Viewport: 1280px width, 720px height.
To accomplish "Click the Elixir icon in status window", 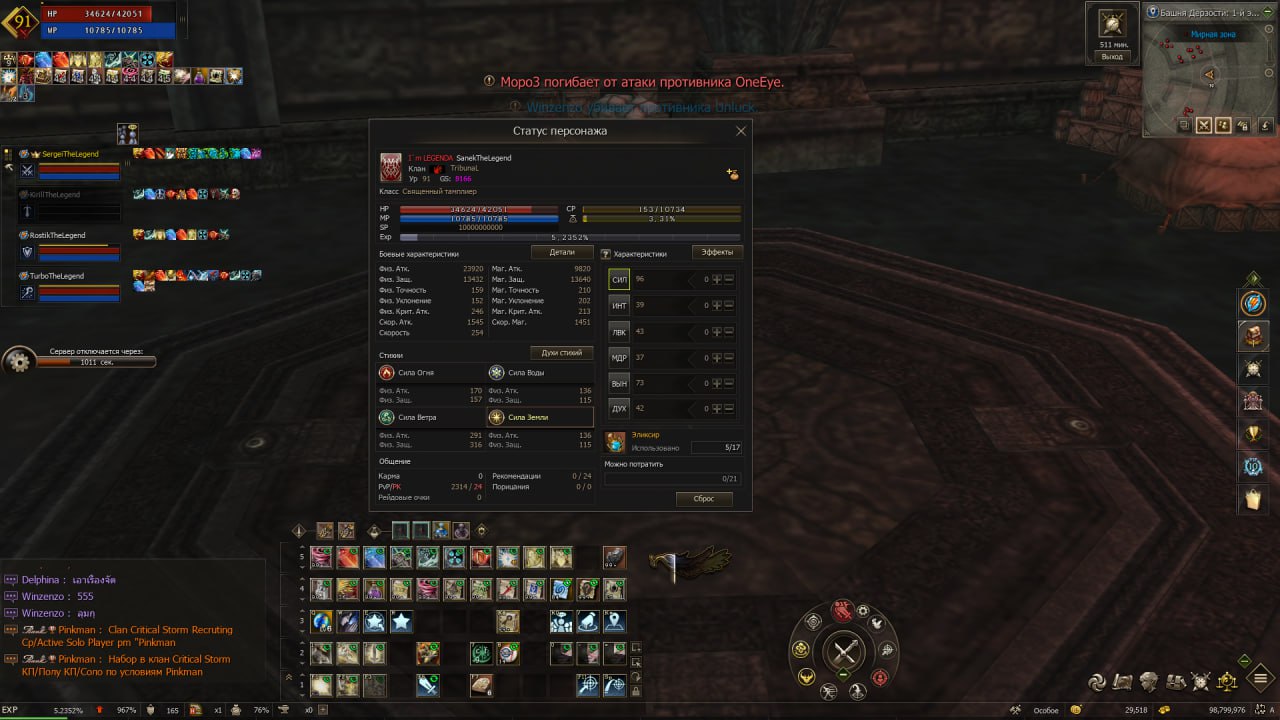I will point(615,441).
